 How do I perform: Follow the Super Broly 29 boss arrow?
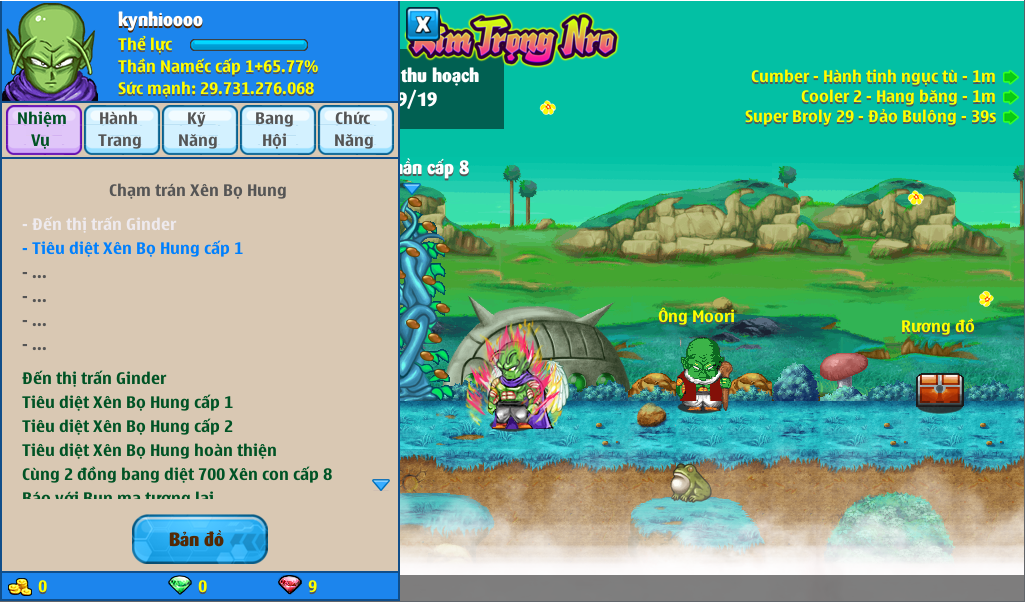point(1011,117)
